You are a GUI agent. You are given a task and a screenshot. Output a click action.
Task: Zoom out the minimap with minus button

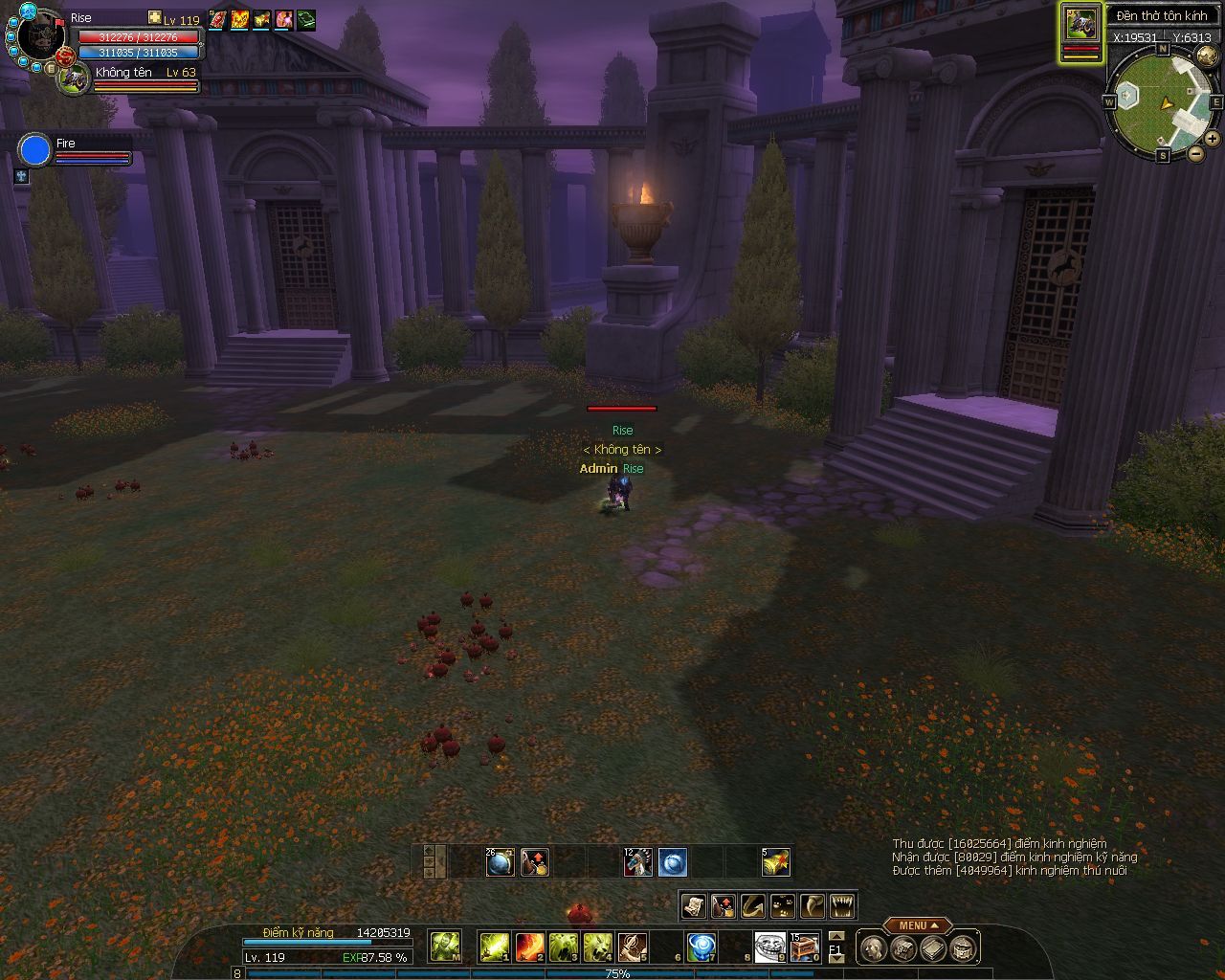pyautogui.click(x=1196, y=153)
